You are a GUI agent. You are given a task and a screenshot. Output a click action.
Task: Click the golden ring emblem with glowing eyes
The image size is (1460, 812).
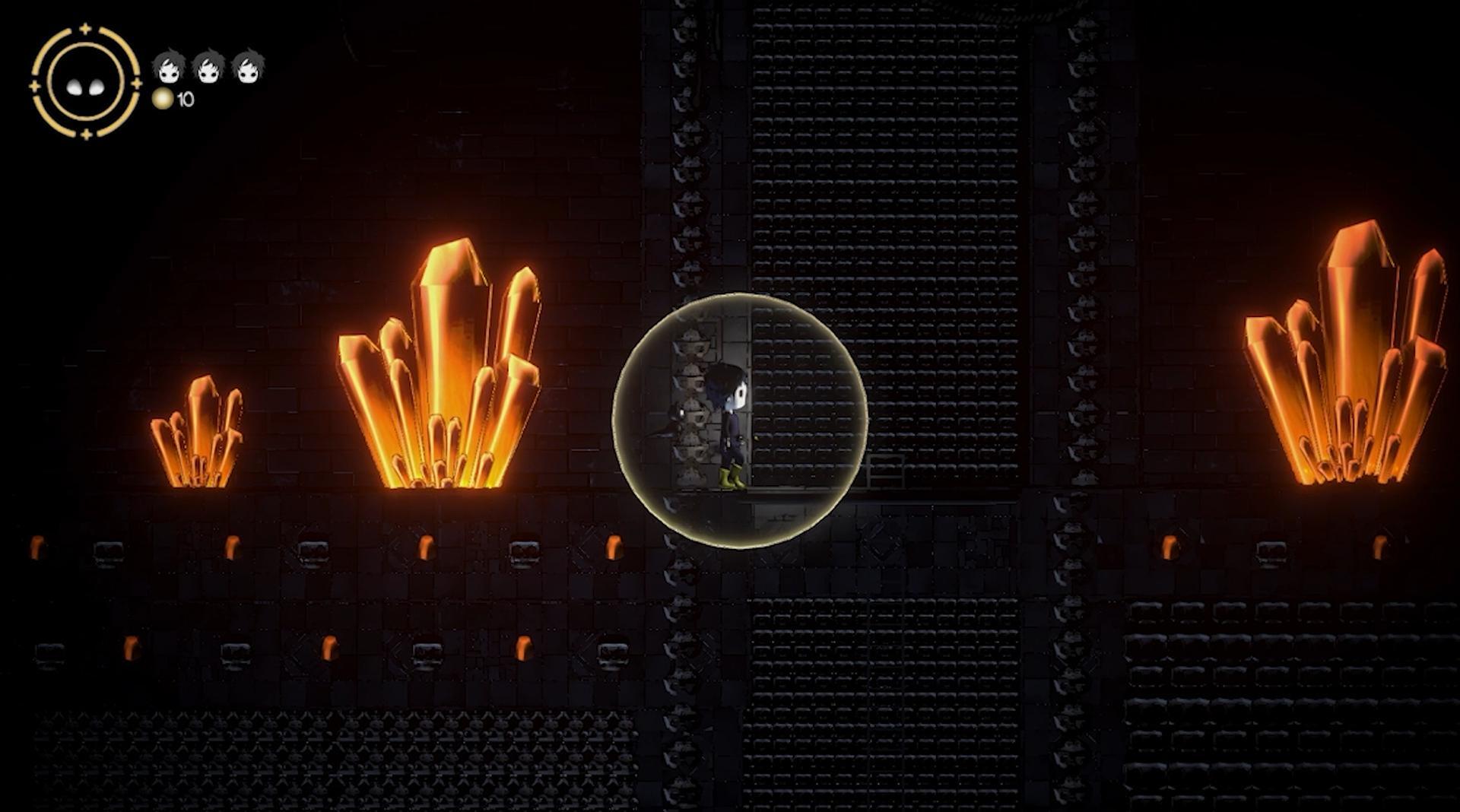(x=85, y=82)
